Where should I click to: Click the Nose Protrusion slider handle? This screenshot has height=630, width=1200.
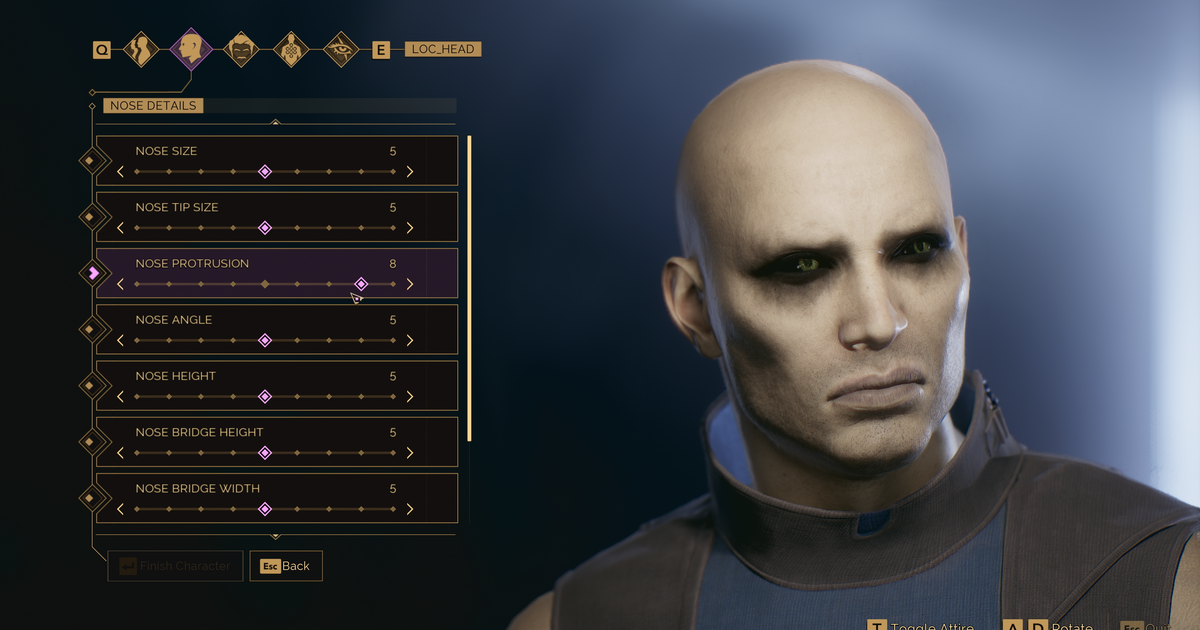pyautogui.click(x=361, y=284)
